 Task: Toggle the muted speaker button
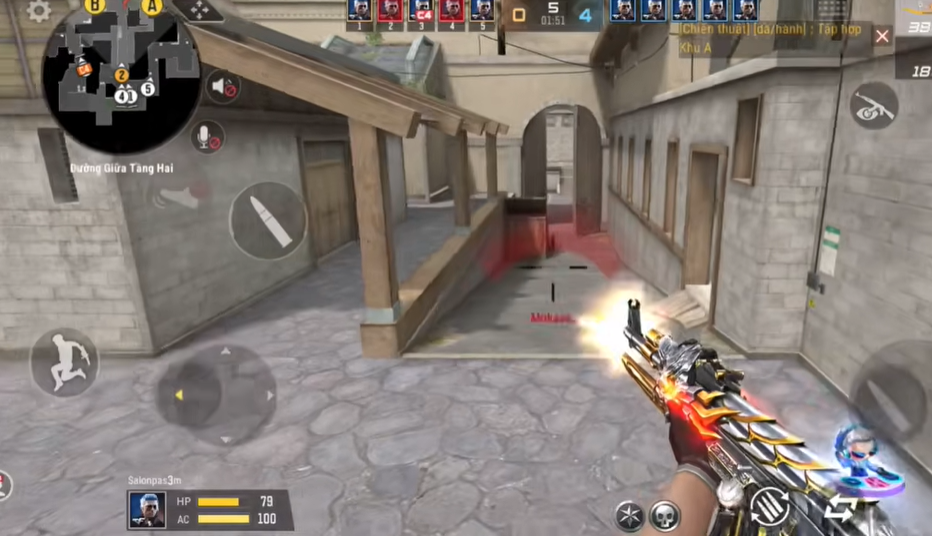coord(222,87)
